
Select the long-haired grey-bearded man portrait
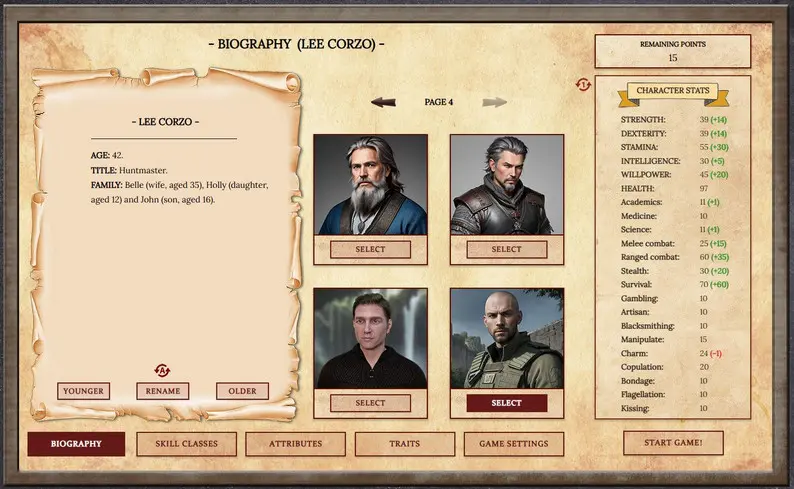[370, 249]
